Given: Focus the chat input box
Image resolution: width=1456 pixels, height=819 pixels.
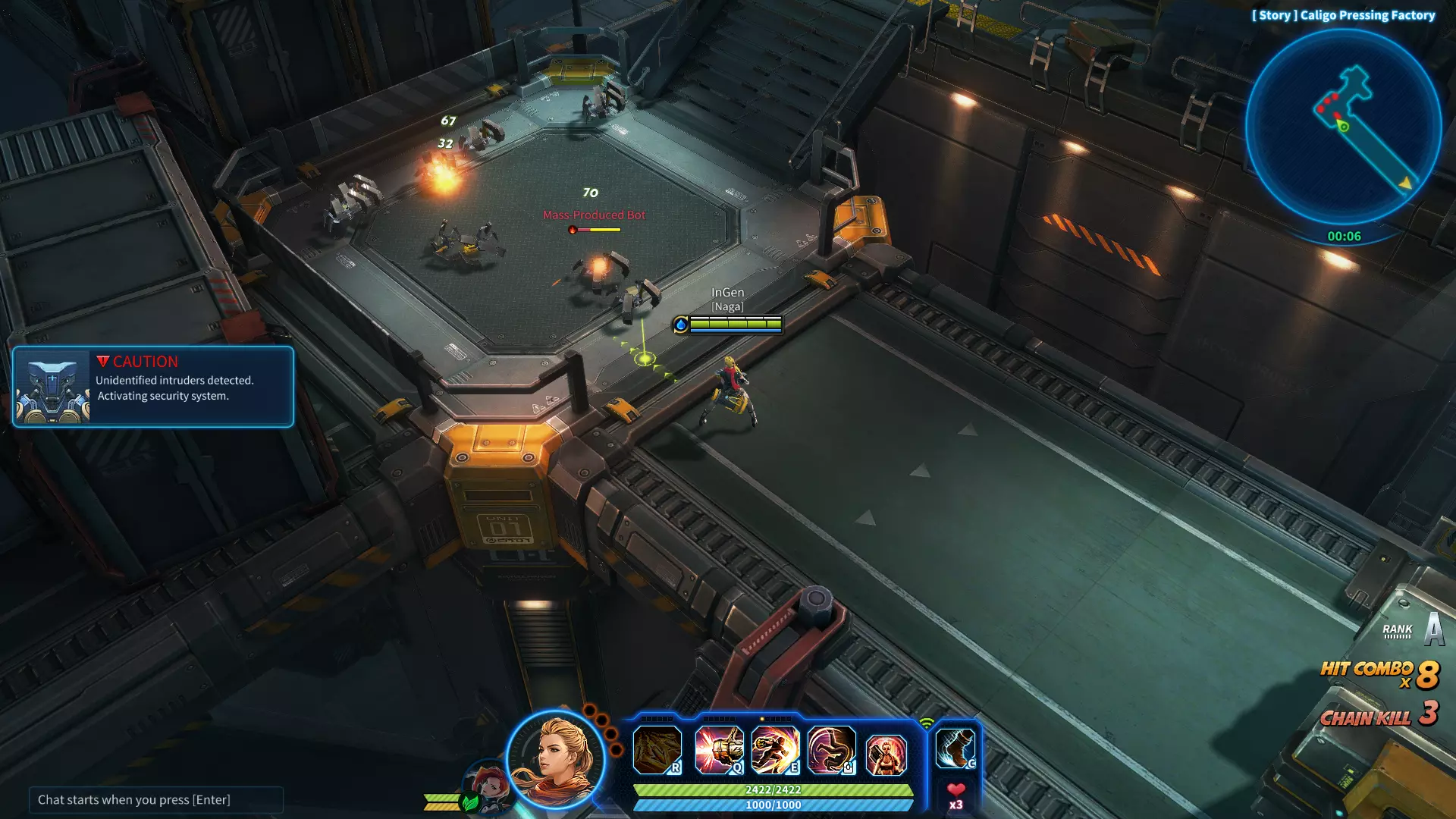Looking at the screenshot, I should pyautogui.click(x=155, y=799).
